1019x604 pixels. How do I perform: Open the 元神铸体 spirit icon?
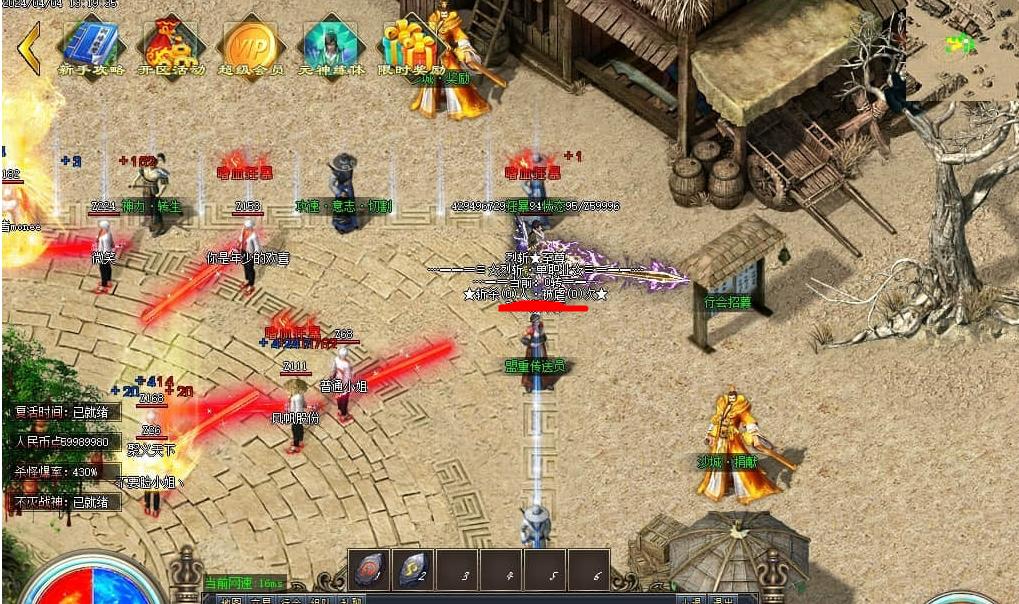(x=330, y=45)
